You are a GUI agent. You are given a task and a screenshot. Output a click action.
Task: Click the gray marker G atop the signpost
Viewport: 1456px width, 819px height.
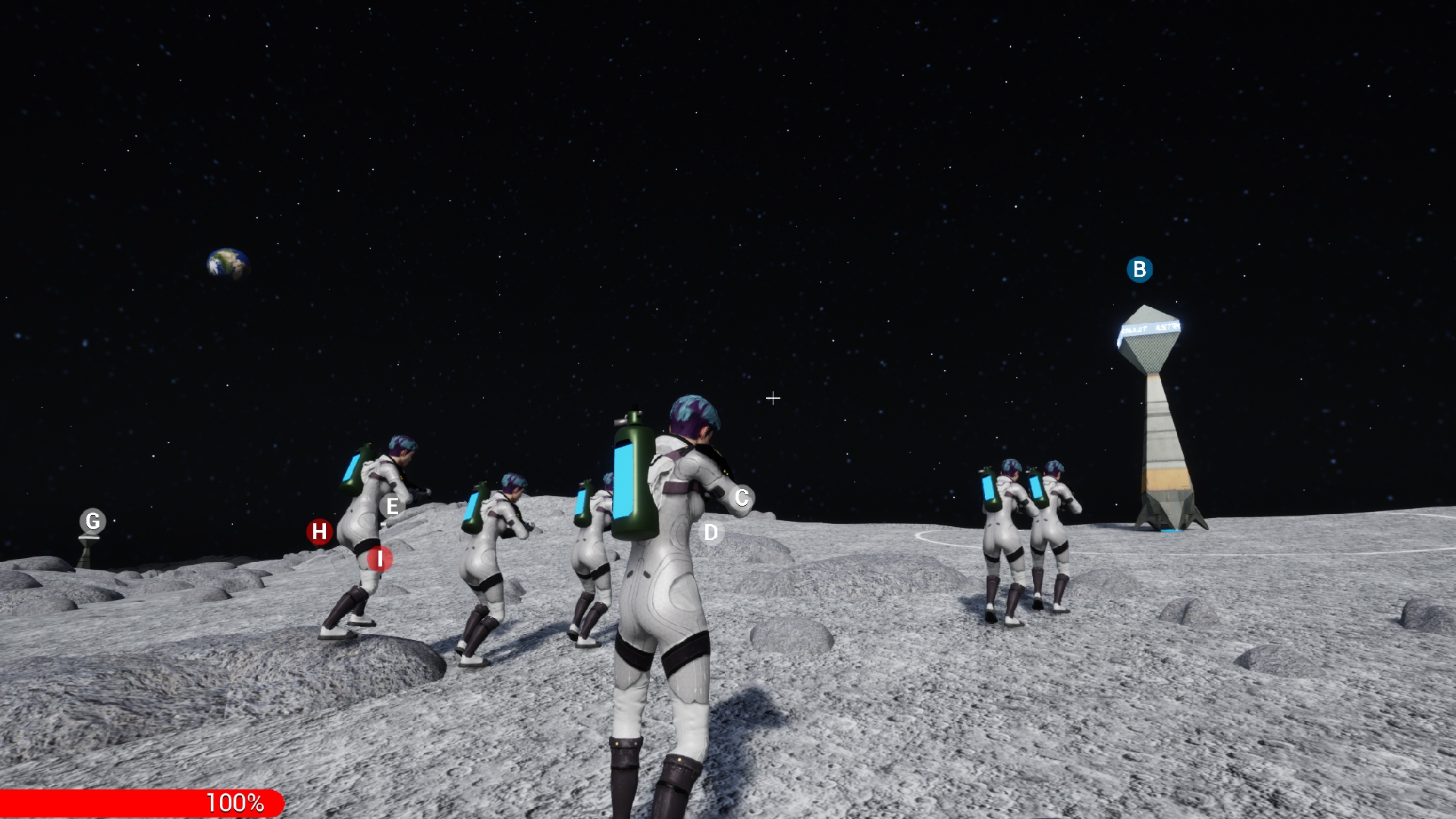click(93, 520)
